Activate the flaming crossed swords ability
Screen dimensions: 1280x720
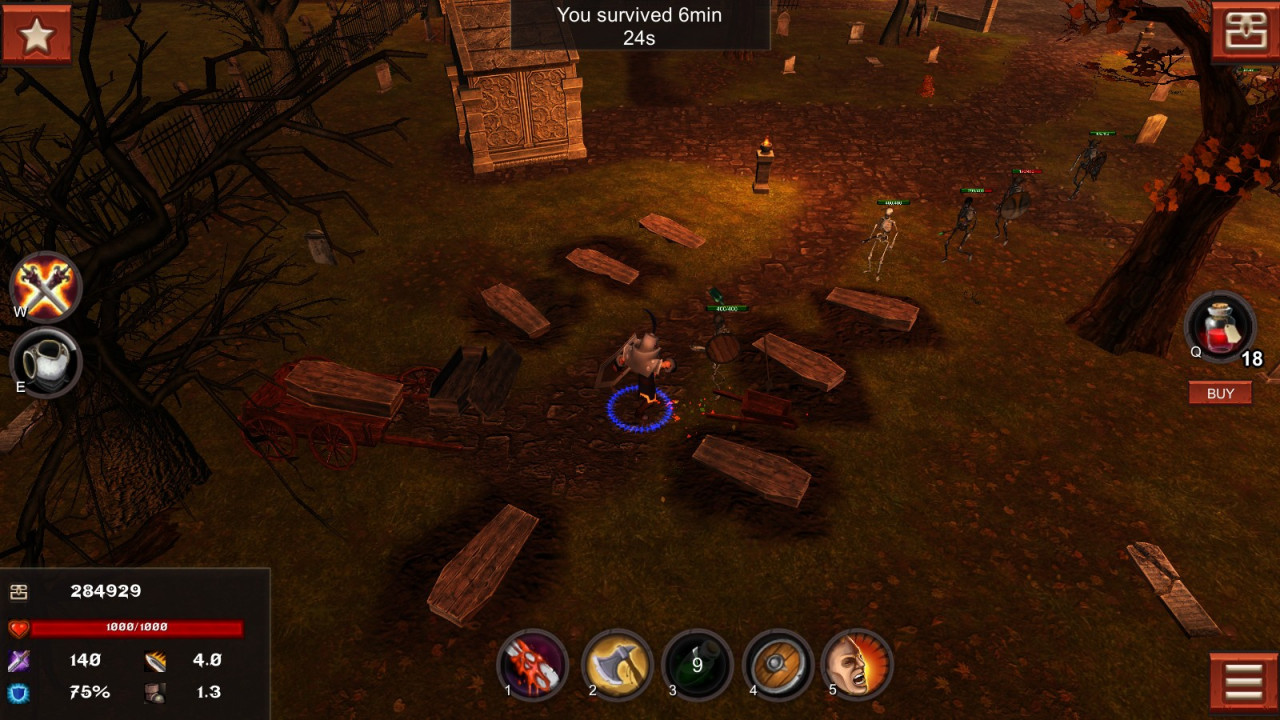46,287
